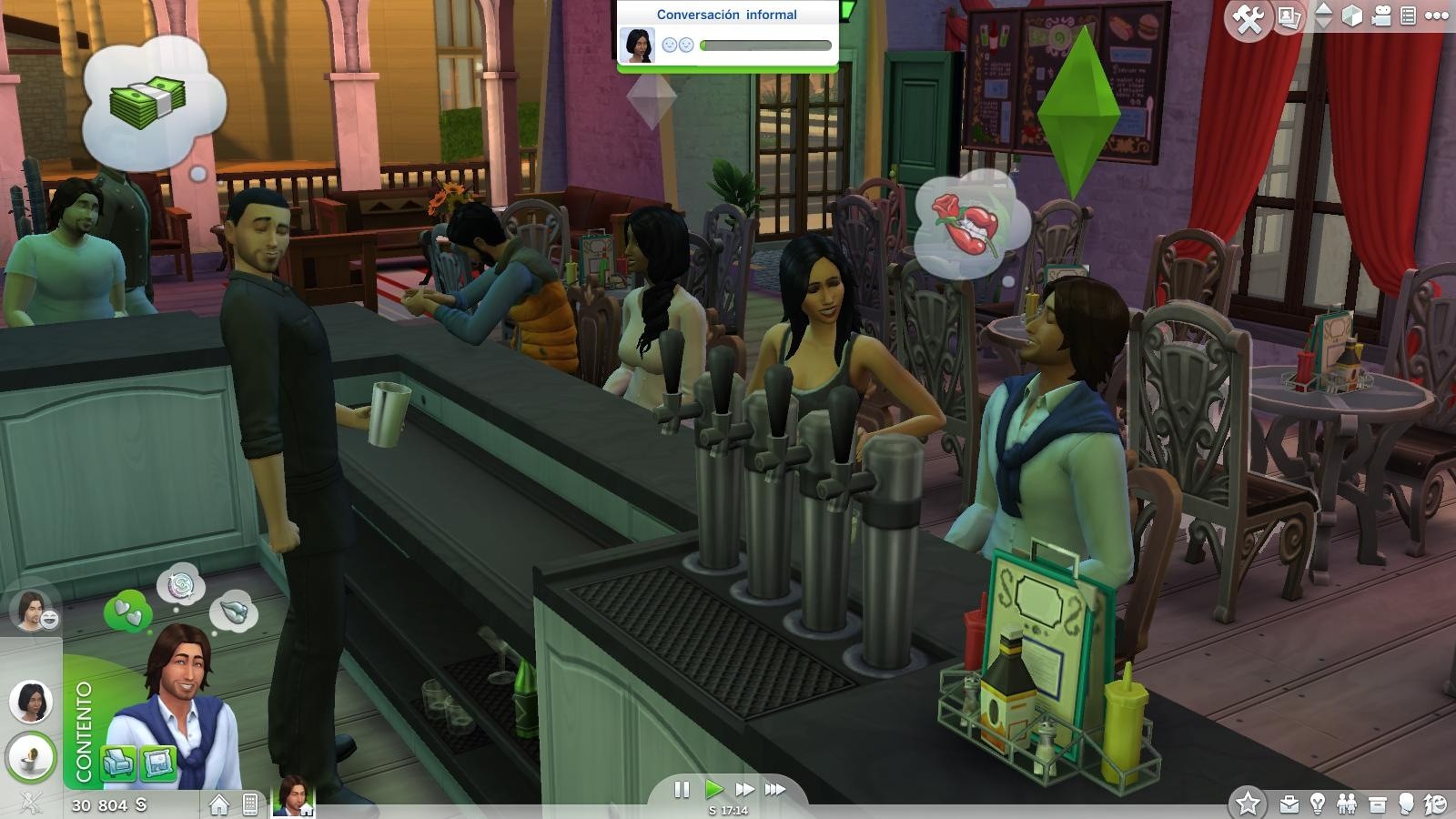1456x819 pixels.
Task: Open the Sim inventory box icon
Action: [x=1377, y=803]
